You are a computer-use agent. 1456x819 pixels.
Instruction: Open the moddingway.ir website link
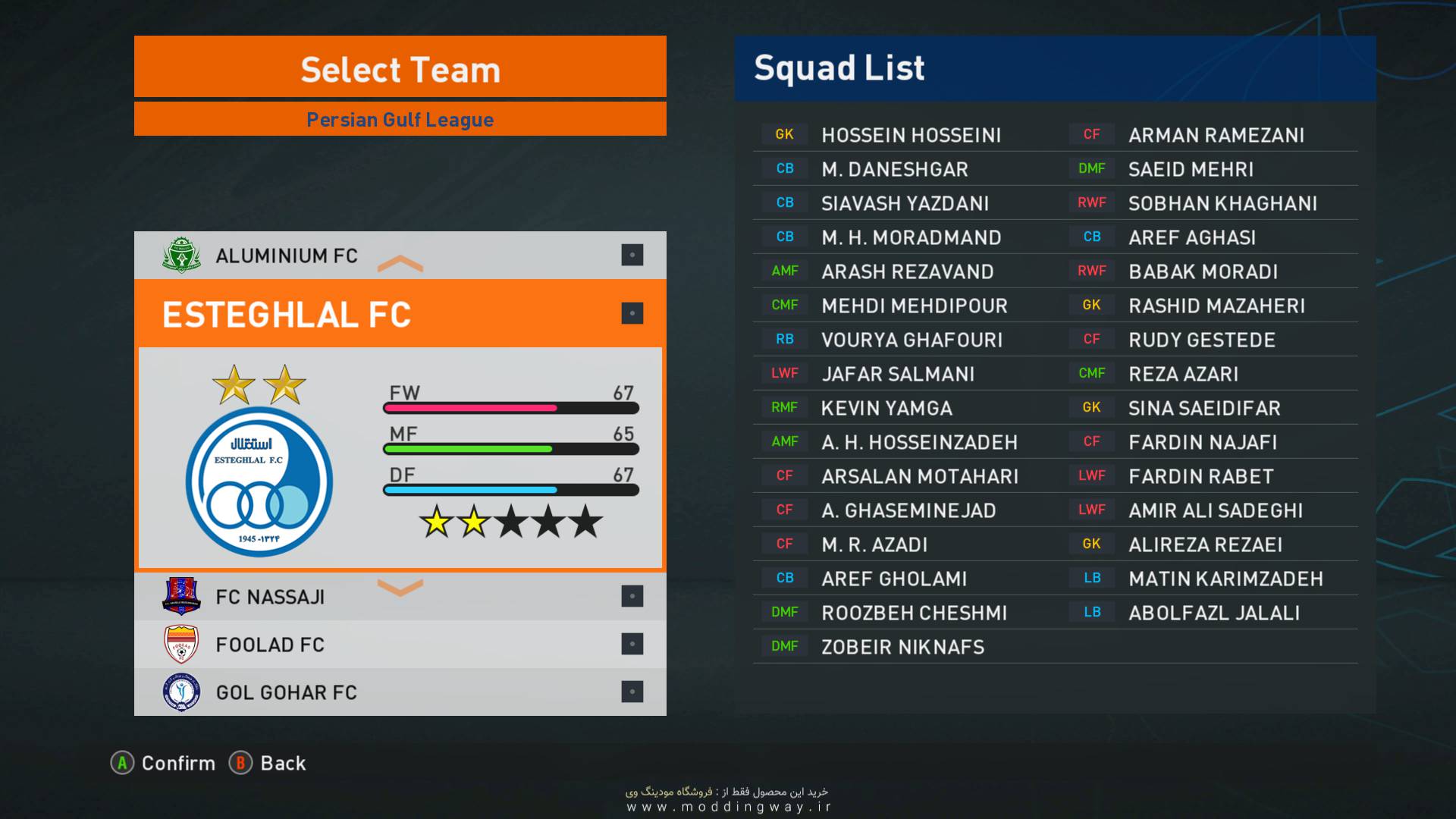729,807
